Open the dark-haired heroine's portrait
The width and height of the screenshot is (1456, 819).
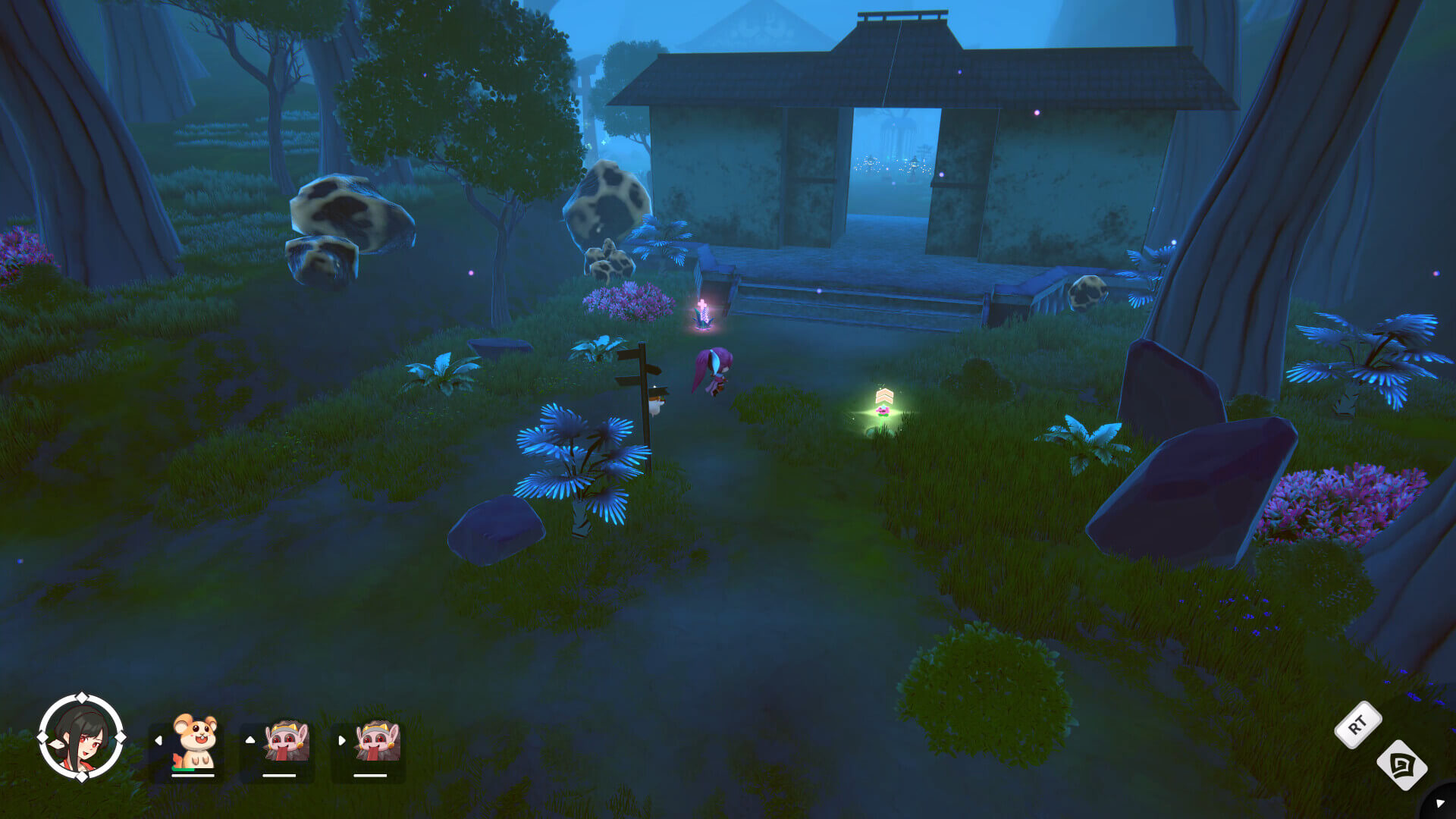pos(81,737)
